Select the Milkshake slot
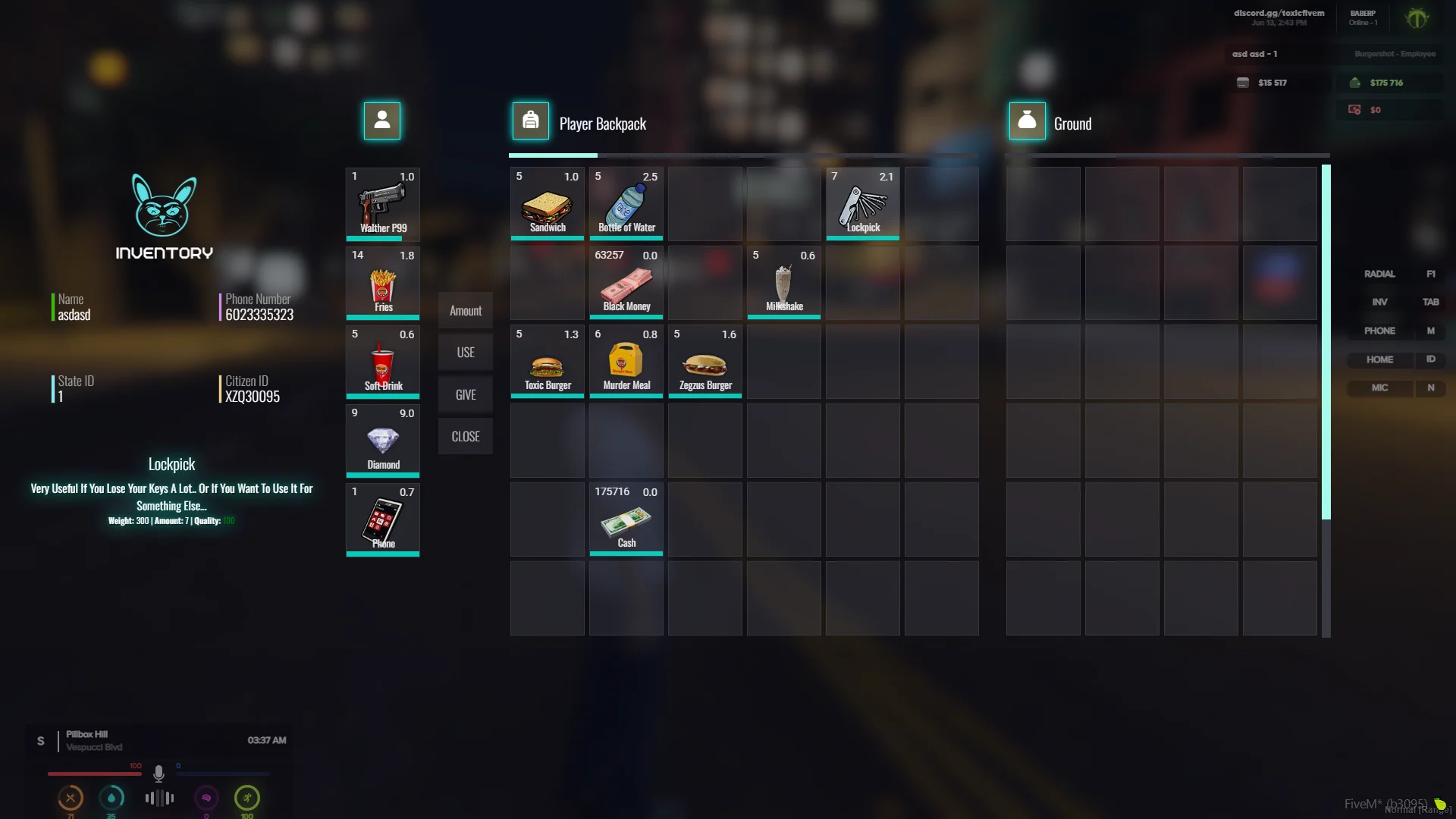The image size is (1456, 819). pos(784,283)
